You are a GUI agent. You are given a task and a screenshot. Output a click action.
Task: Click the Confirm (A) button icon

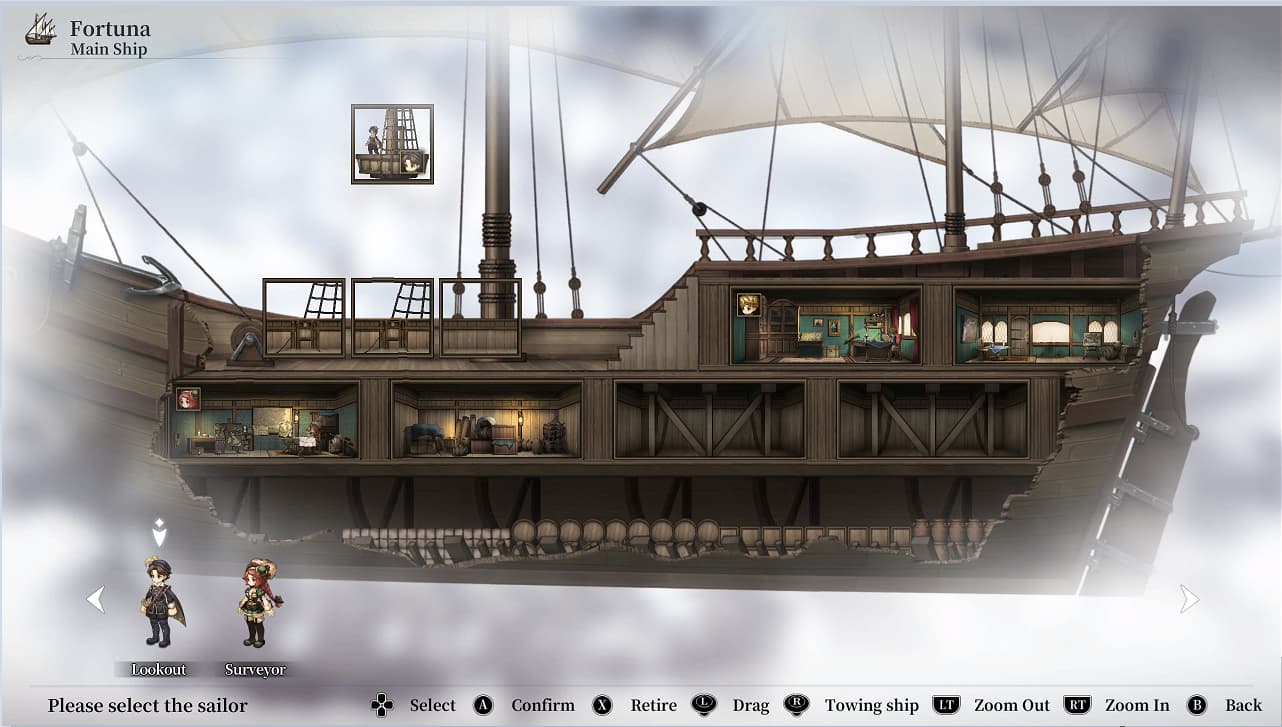pos(483,705)
